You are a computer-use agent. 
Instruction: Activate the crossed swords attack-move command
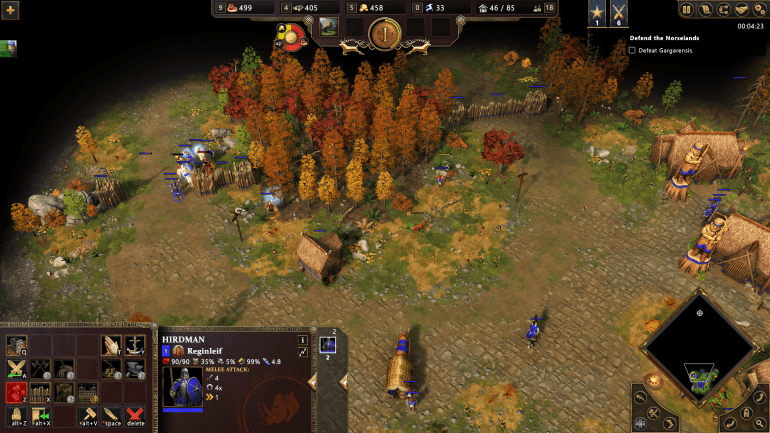17,369
